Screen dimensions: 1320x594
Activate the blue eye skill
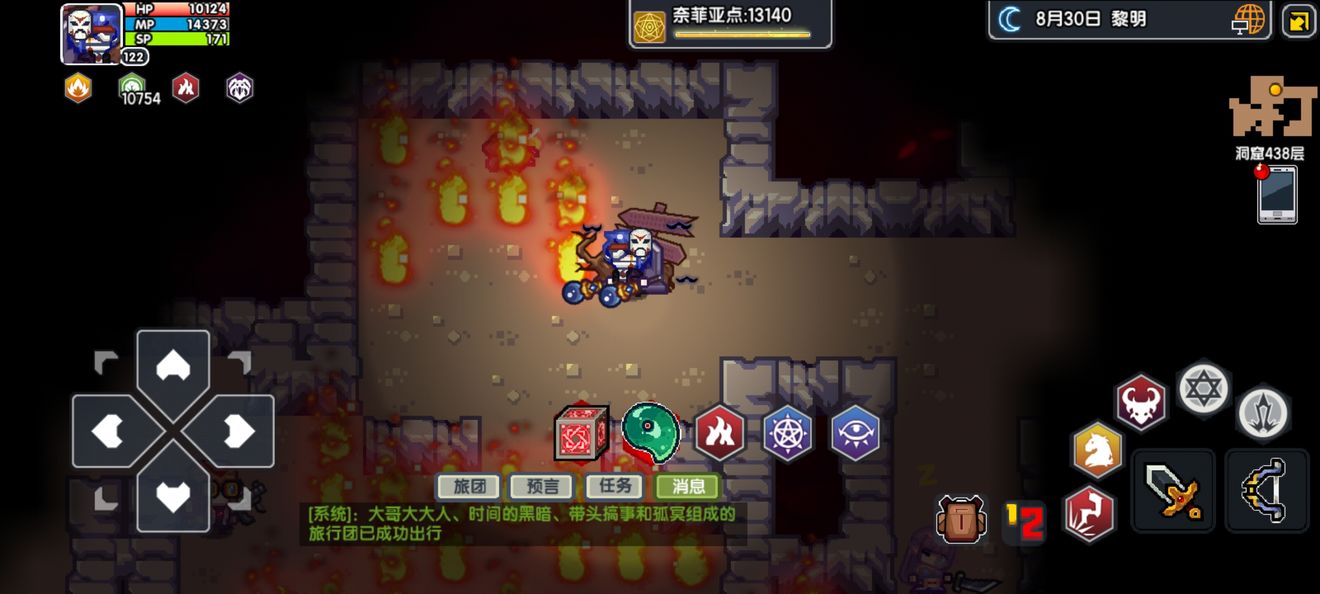click(x=856, y=433)
